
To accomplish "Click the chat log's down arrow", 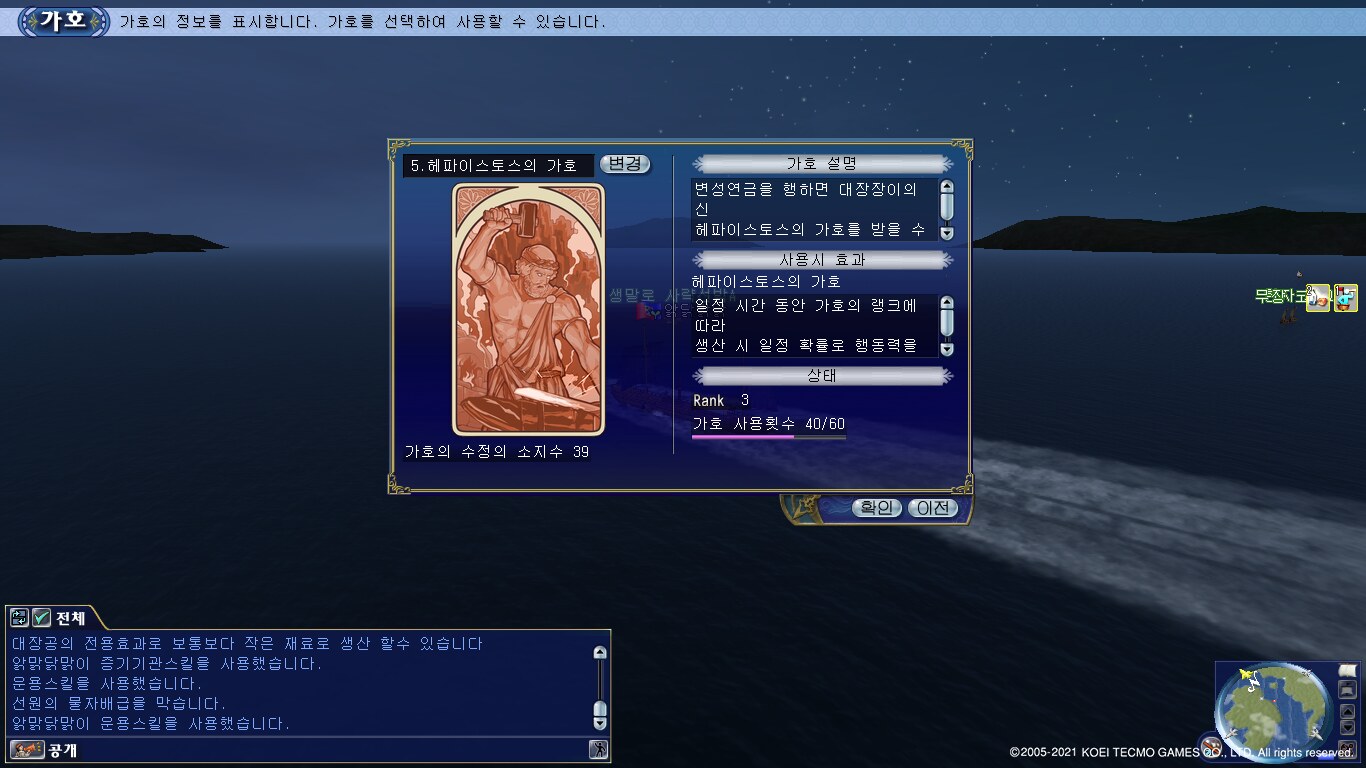I will point(600,723).
